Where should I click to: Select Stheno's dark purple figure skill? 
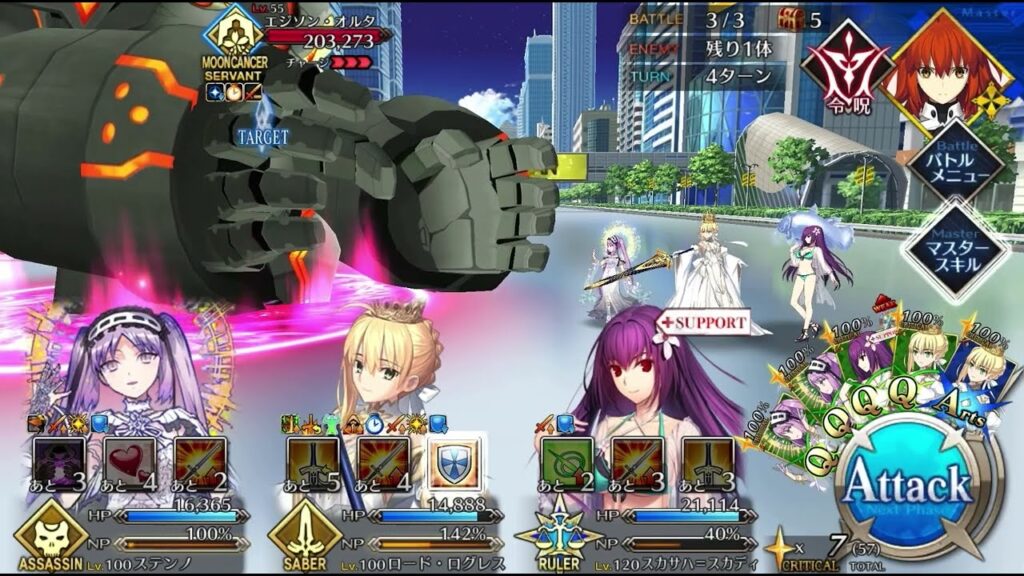tap(59, 463)
